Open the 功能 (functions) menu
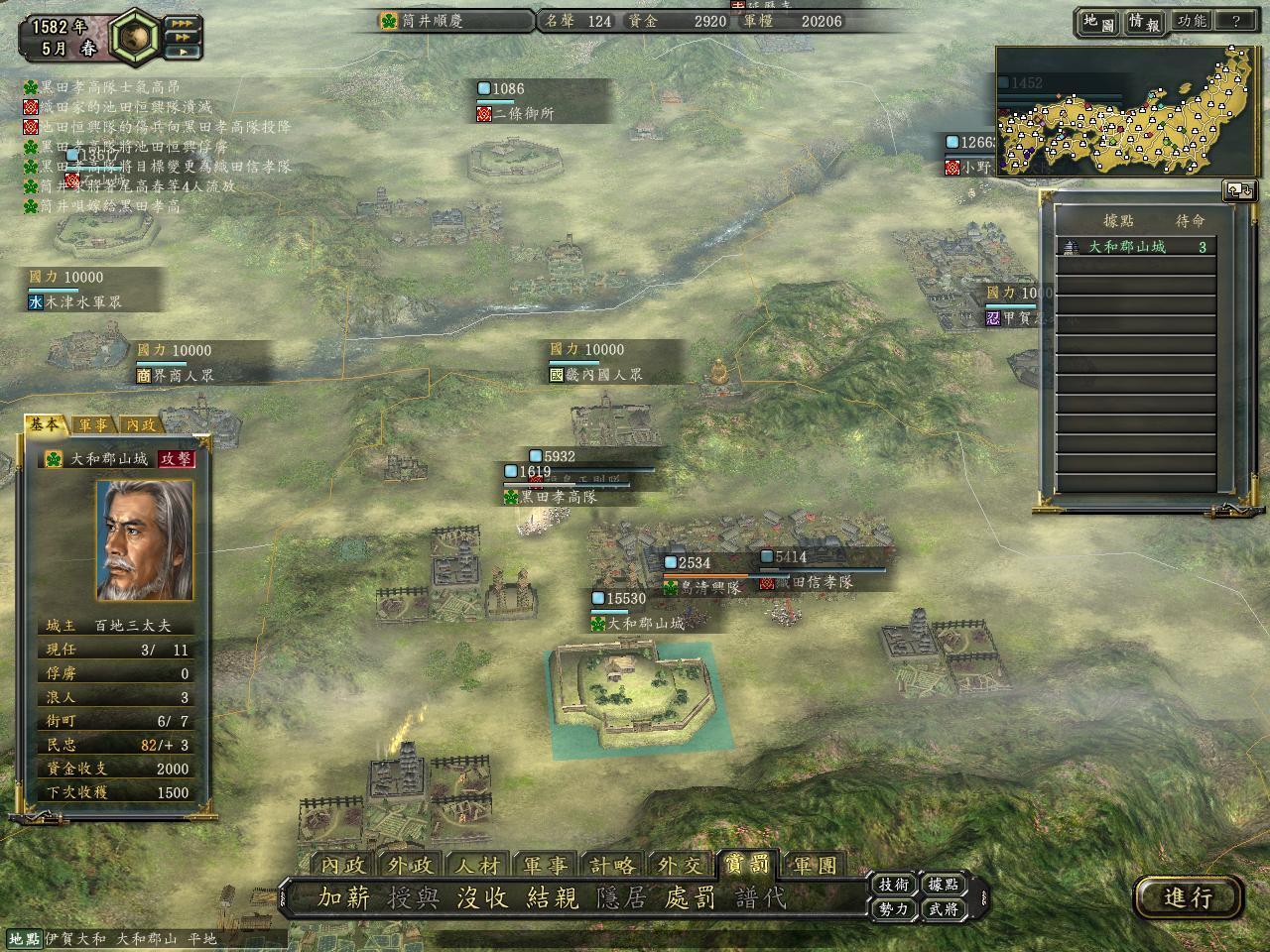 pos(1191,21)
